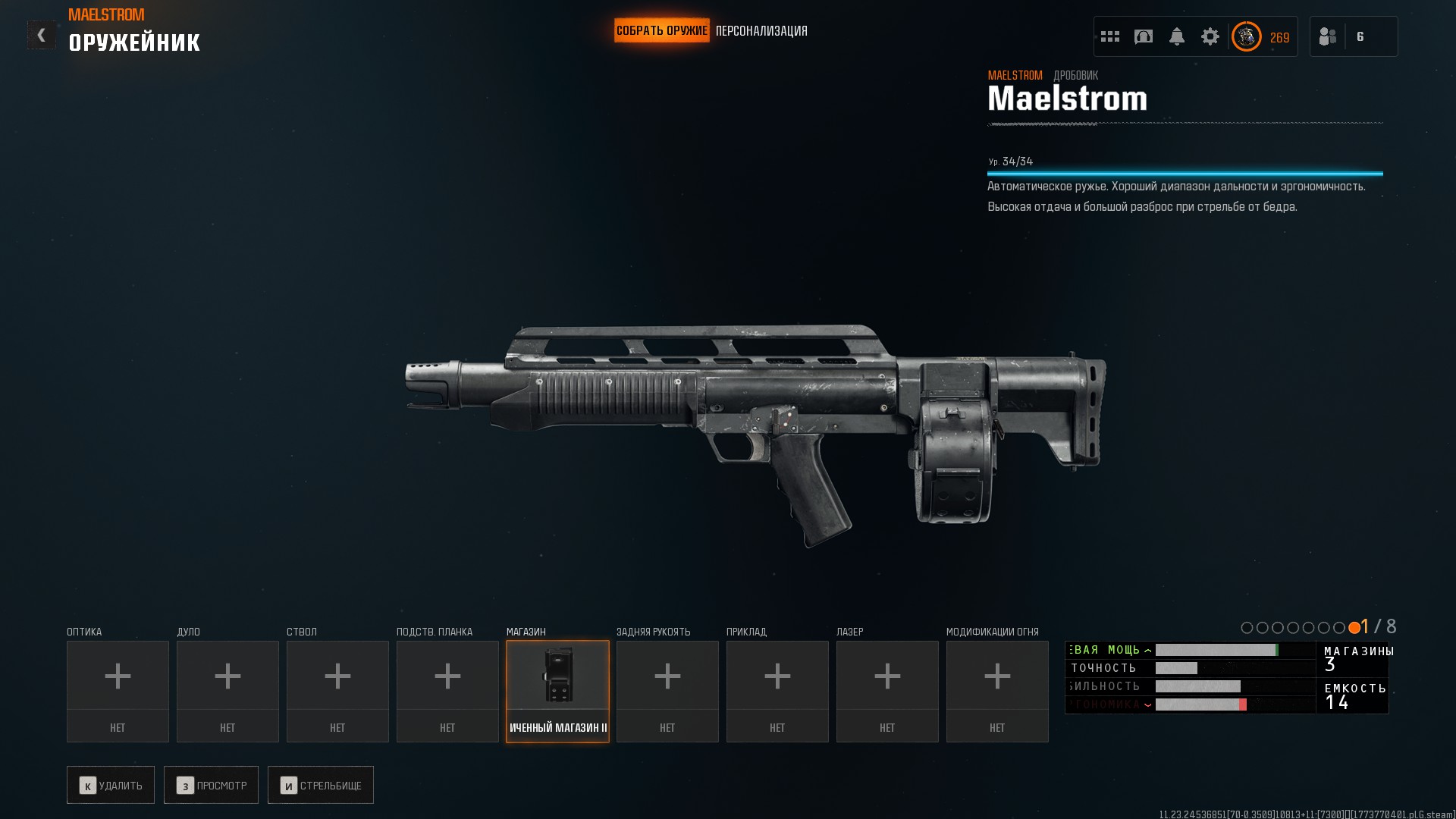
Task: Open the grid menu icon
Action: [1110, 36]
